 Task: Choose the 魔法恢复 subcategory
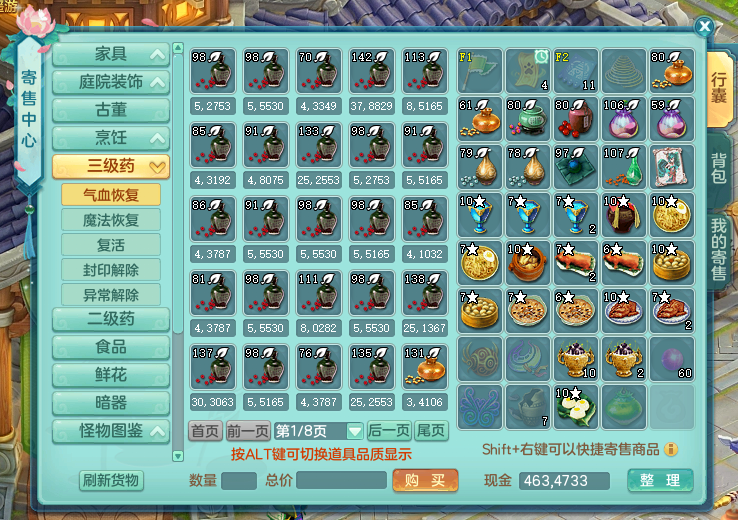[x=110, y=220]
